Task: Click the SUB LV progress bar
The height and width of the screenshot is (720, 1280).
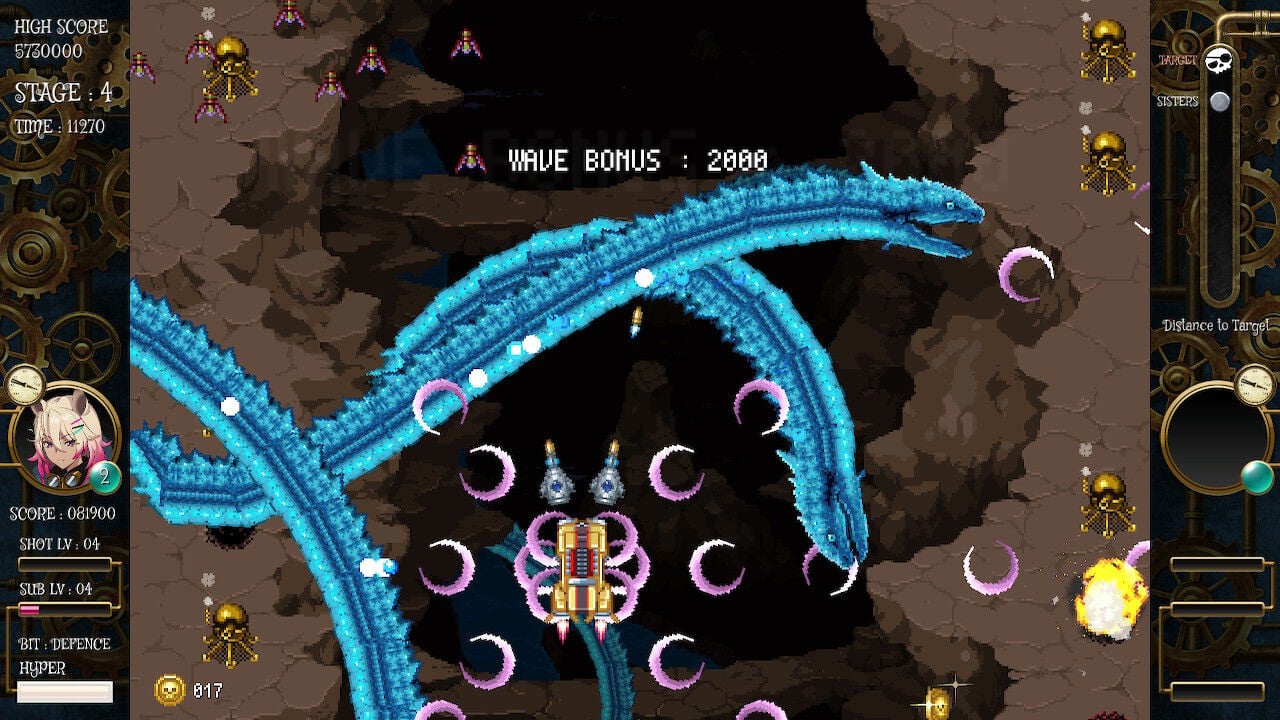Action: pyautogui.click(x=66, y=608)
